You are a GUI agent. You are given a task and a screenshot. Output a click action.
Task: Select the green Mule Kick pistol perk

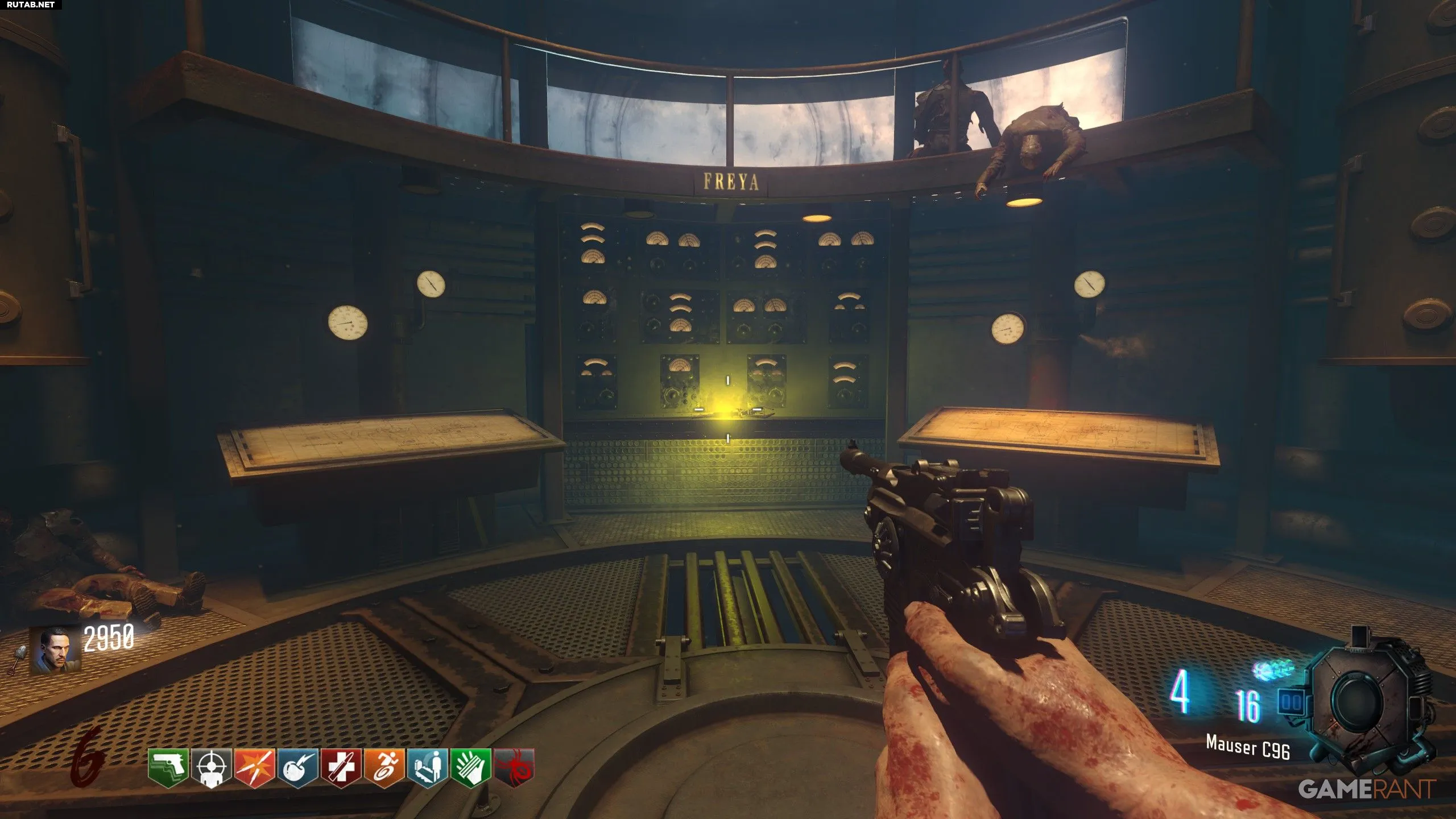point(168,768)
